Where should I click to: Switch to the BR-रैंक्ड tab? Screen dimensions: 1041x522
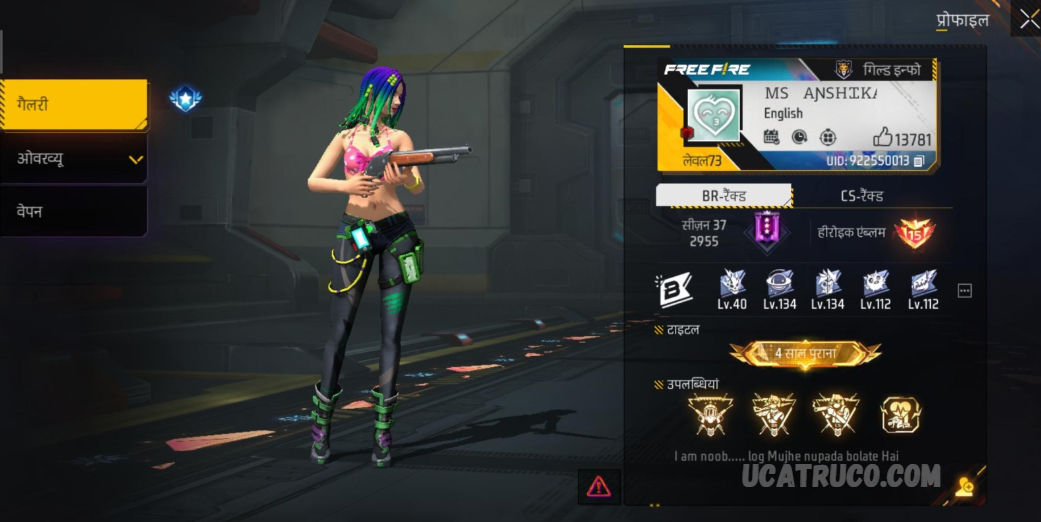723,196
